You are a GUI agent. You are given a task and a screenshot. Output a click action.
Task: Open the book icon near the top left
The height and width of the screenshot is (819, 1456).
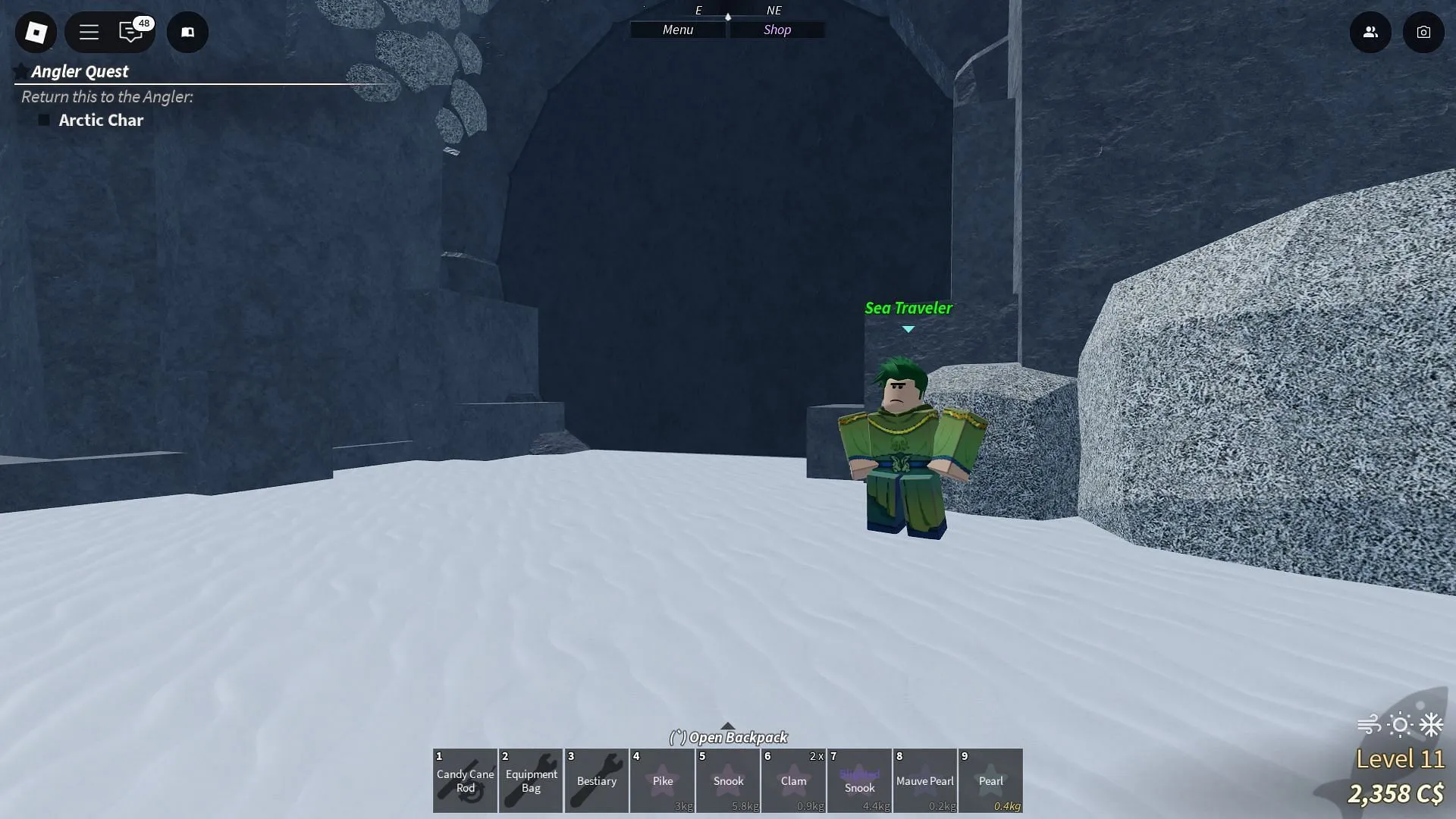(187, 32)
